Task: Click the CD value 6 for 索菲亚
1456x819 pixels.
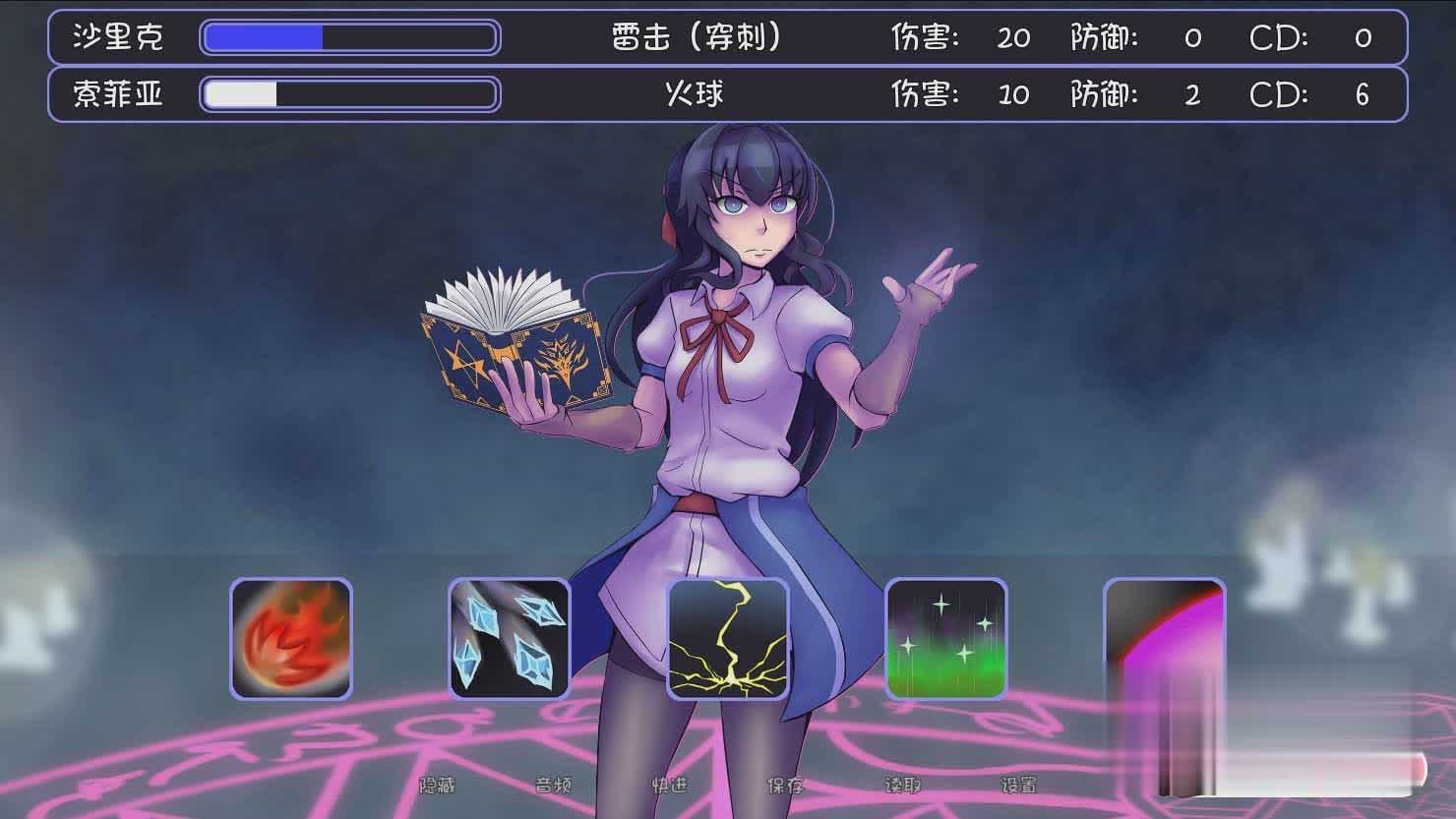Action: coord(1362,94)
